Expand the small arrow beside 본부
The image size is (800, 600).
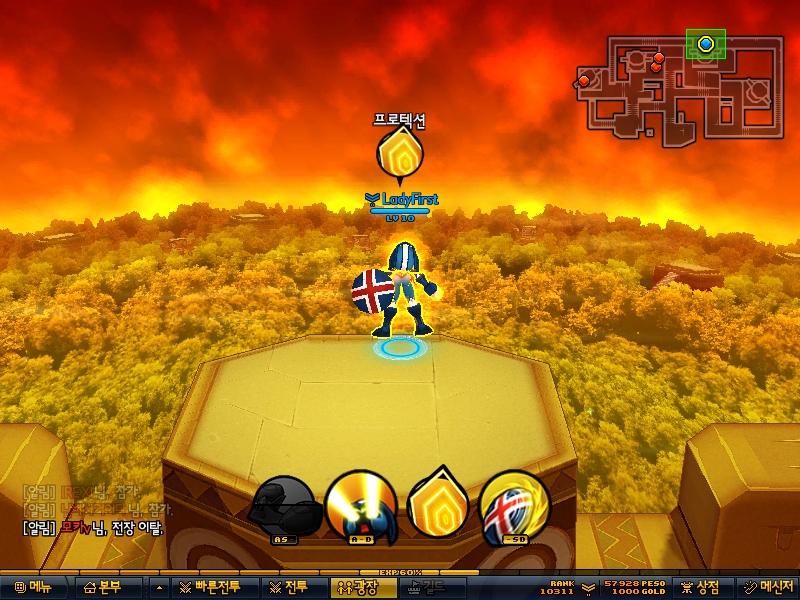pyautogui.click(x=159, y=587)
